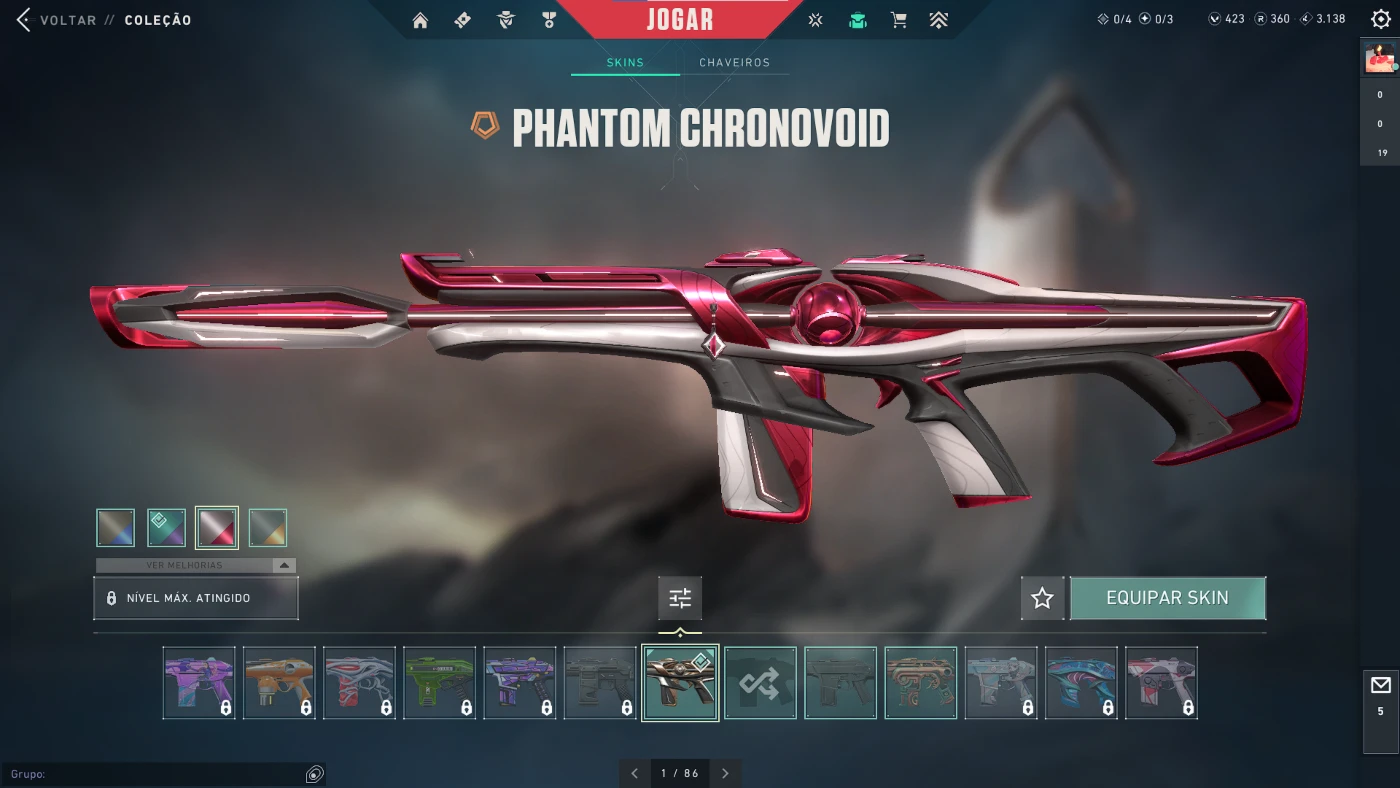This screenshot has width=1400, height=788.
Task: Open the settings gear icon
Action: tap(1381, 20)
